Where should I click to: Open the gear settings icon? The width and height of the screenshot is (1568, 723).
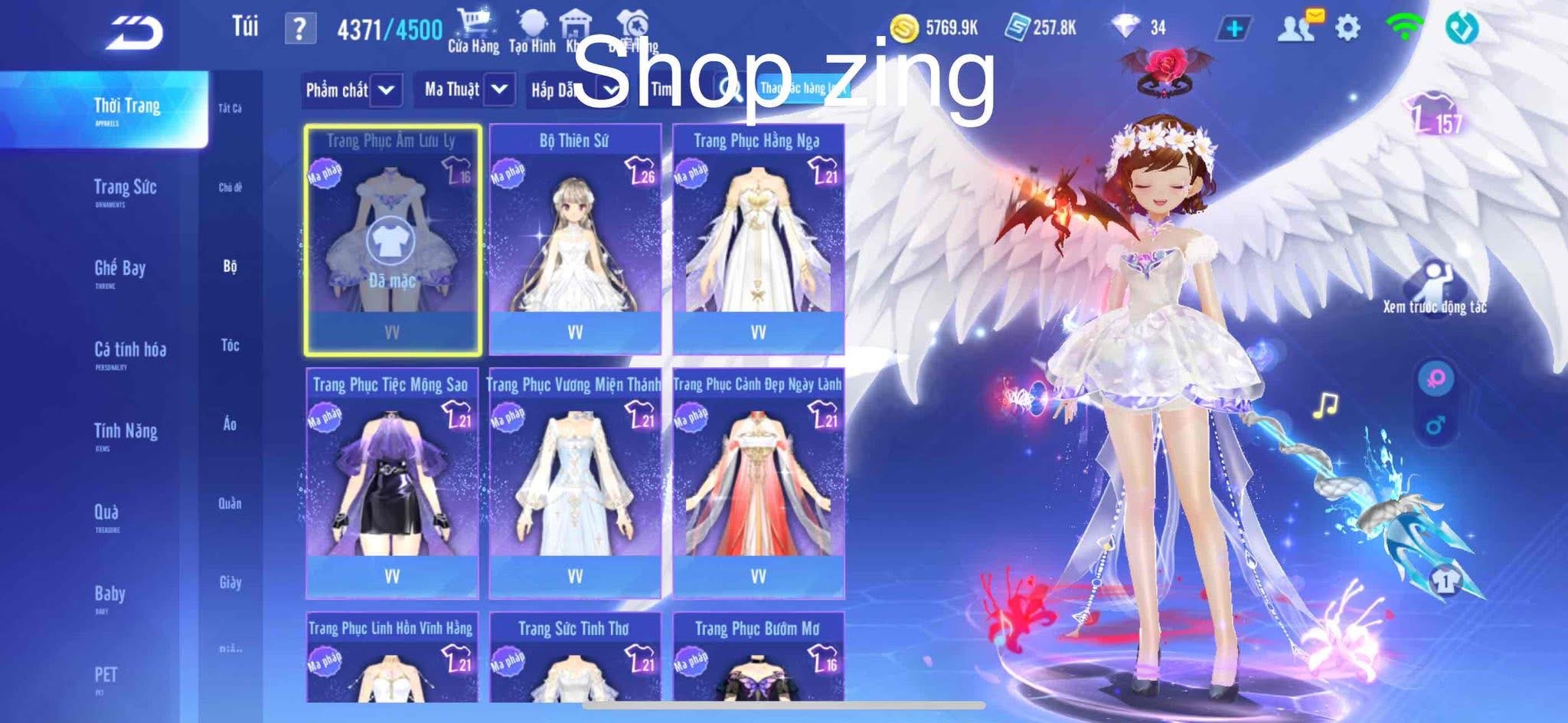(1347, 28)
